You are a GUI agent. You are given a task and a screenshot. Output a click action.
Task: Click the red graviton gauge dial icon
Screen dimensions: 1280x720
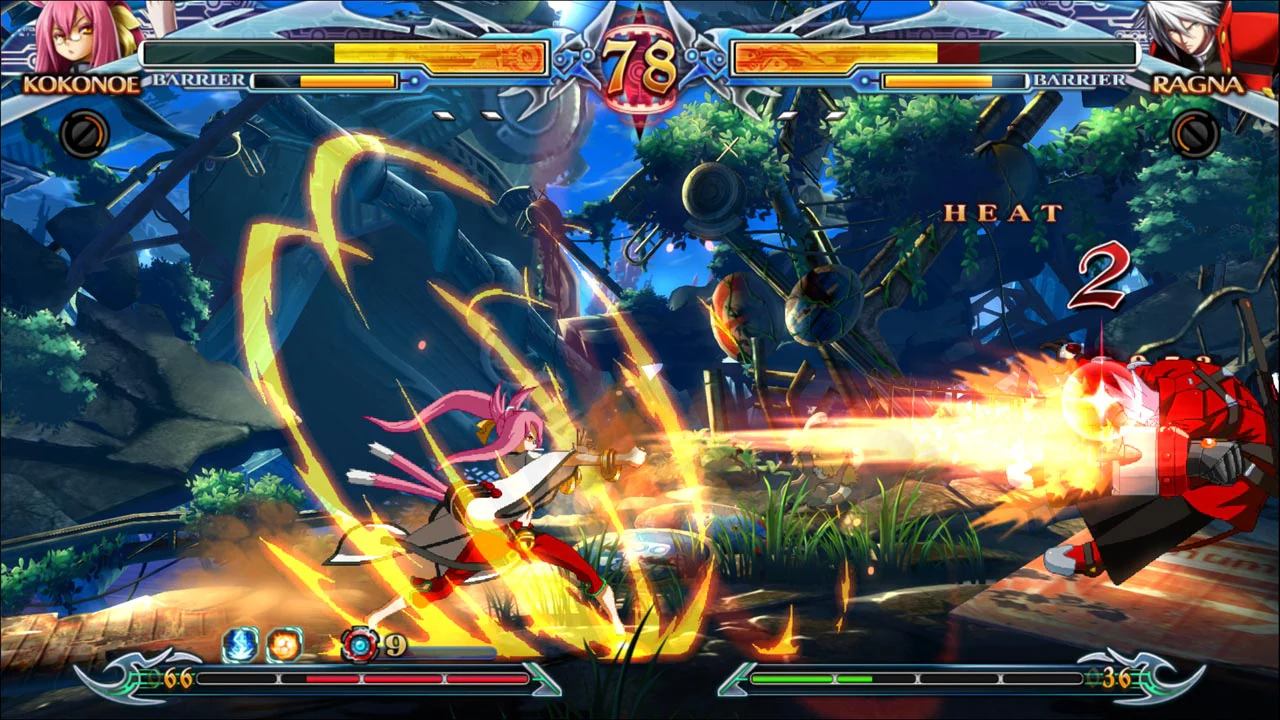click(x=360, y=644)
